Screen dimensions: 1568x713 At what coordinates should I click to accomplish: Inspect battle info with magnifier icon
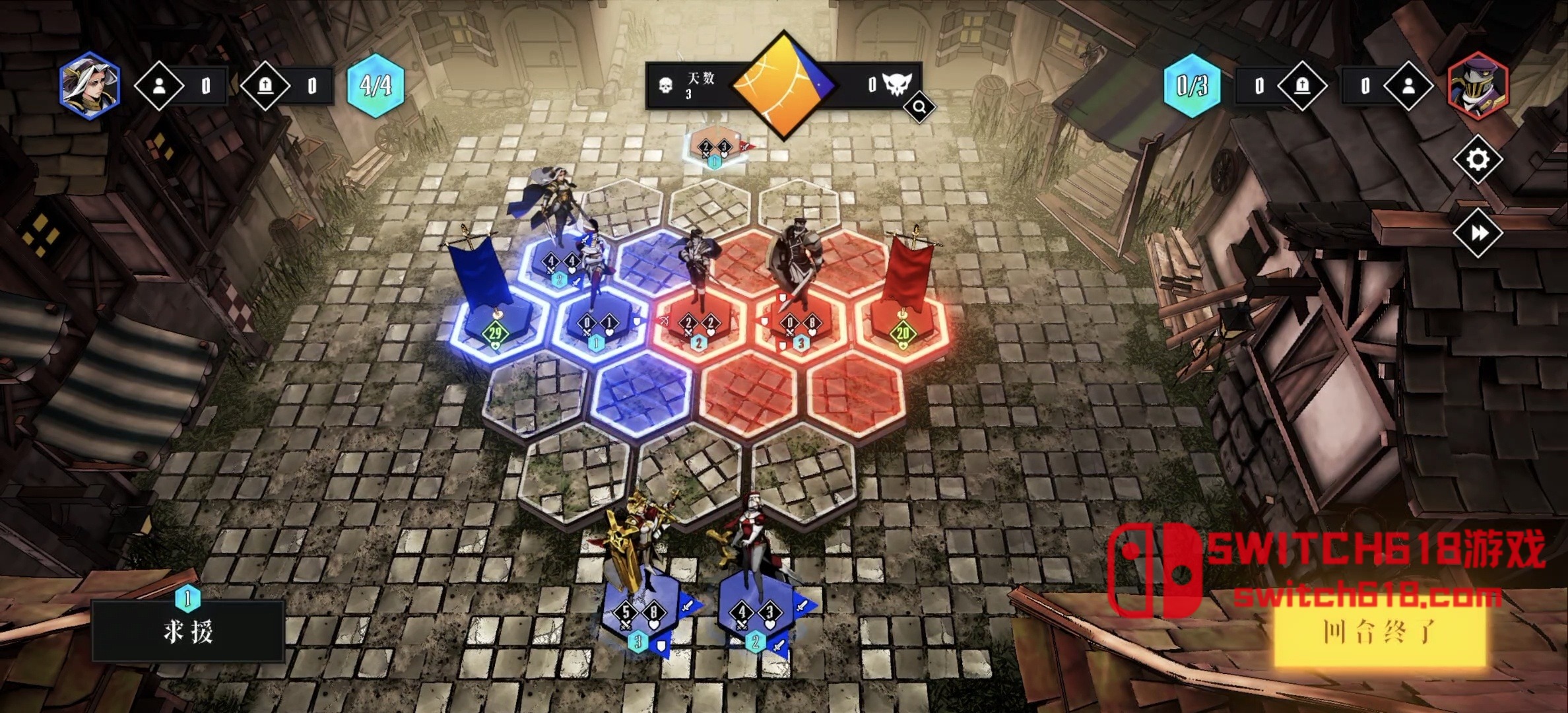919,106
